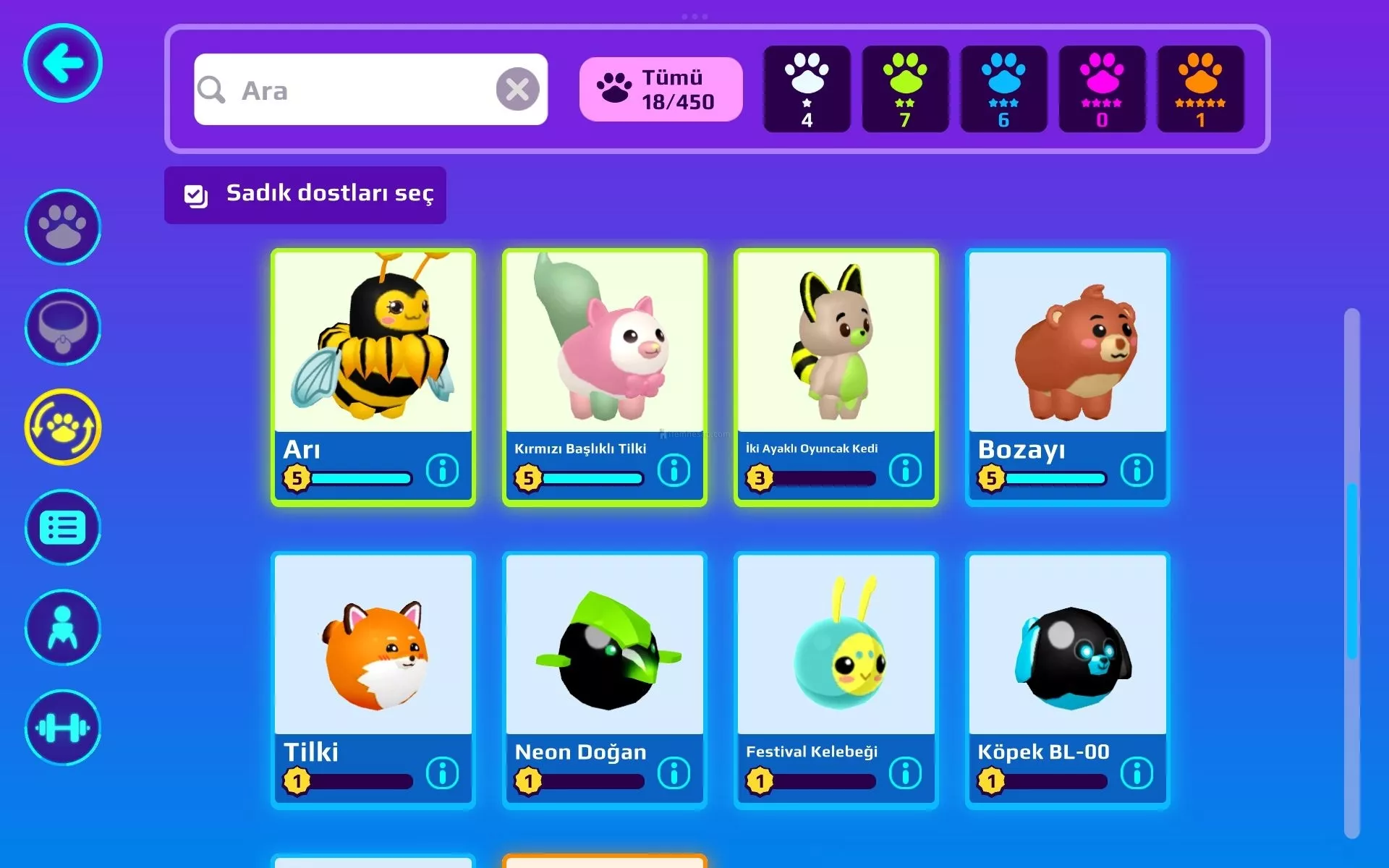Image resolution: width=1389 pixels, height=868 pixels.
Task: Select the Arı pet card
Action: [373, 347]
